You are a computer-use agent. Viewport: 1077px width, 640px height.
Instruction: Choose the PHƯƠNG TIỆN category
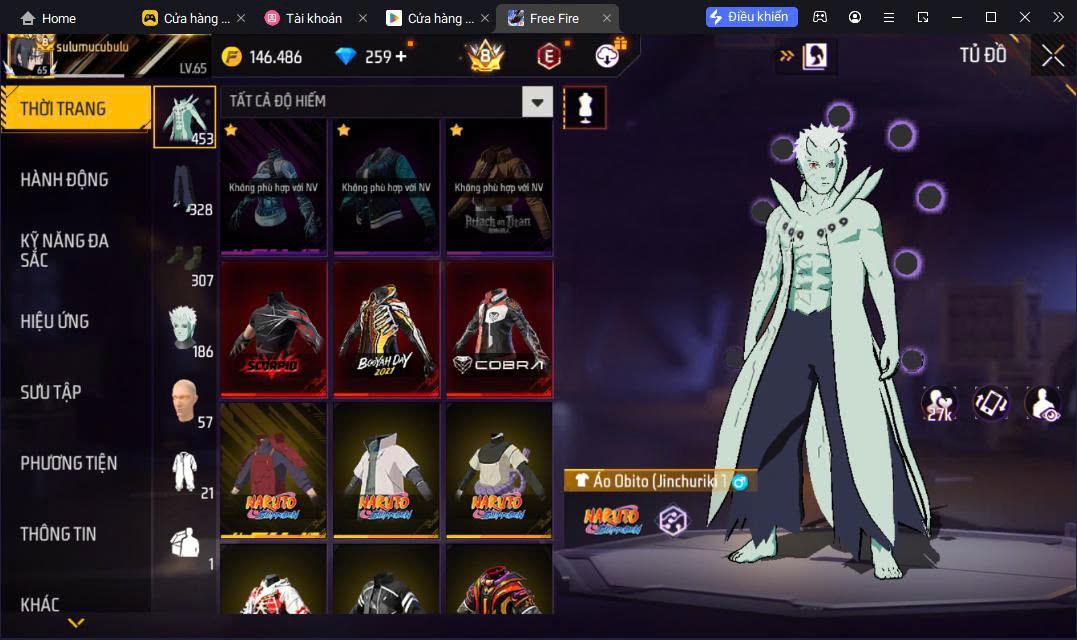69,463
